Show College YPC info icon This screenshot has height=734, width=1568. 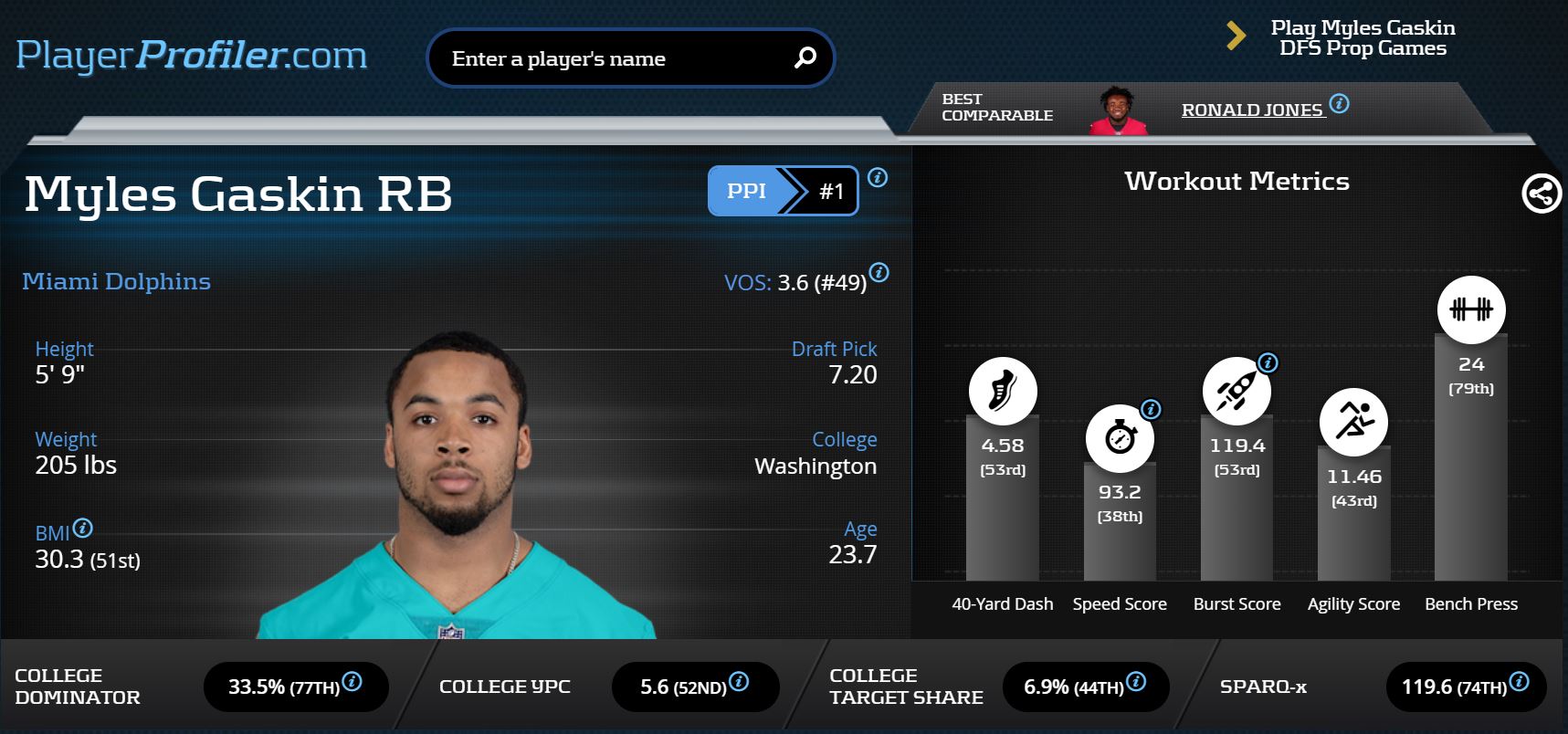(739, 681)
